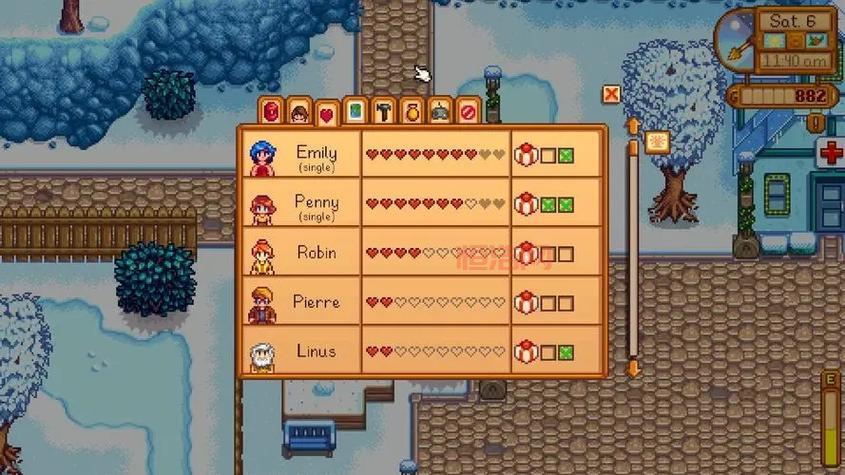Open the Options controller tab
Image resolution: width=845 pixels, height=475 pixels.
pyautogui.click(x=440, y=111)
